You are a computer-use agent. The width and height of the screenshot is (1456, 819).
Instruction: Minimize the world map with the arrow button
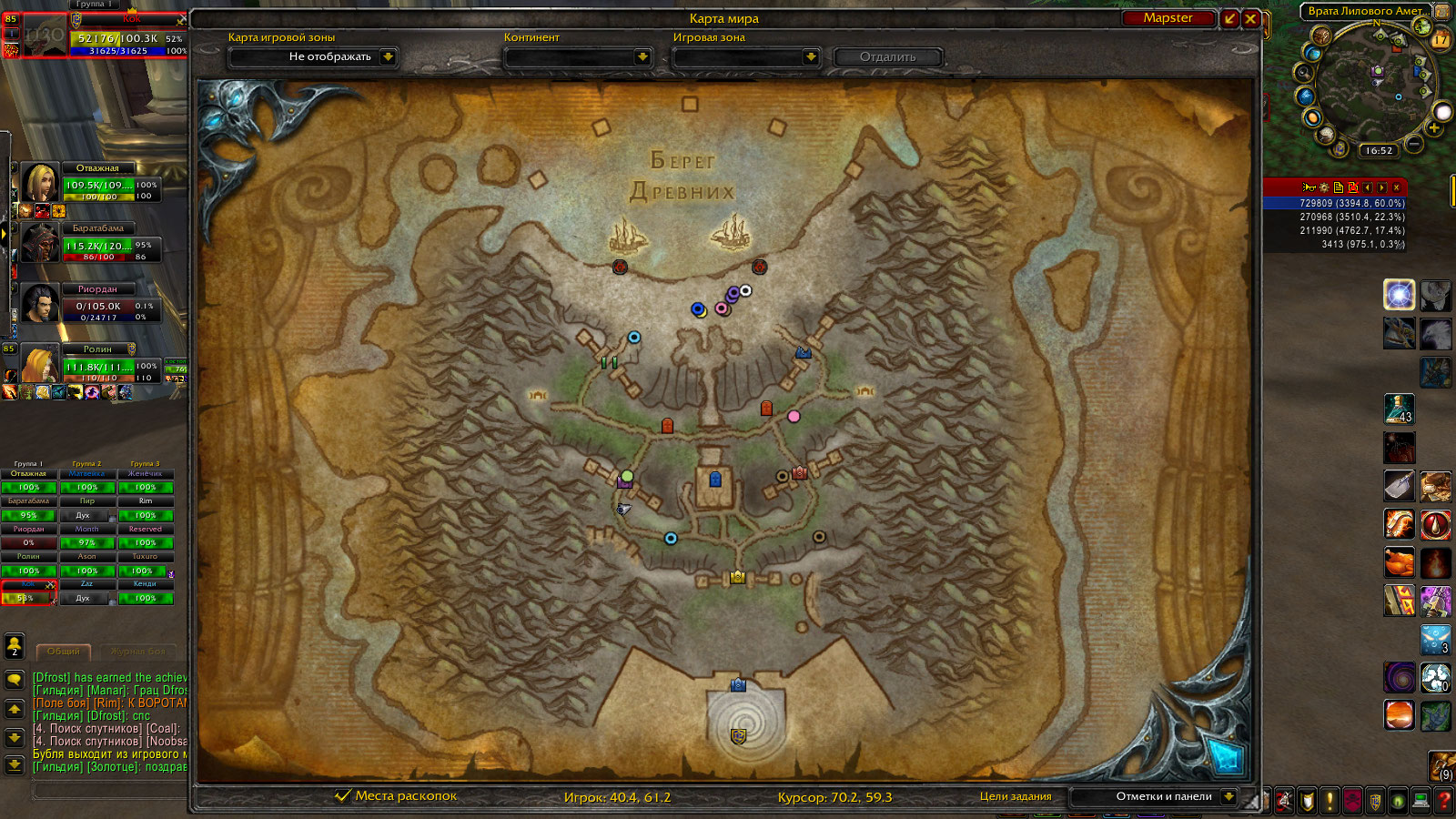(1230, 18)
